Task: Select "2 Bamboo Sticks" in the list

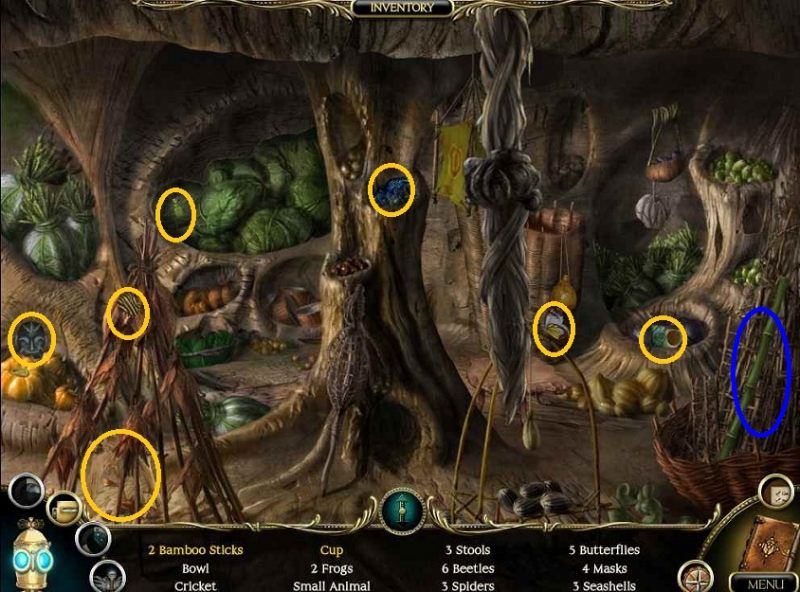Action: (x=195, y=550)
